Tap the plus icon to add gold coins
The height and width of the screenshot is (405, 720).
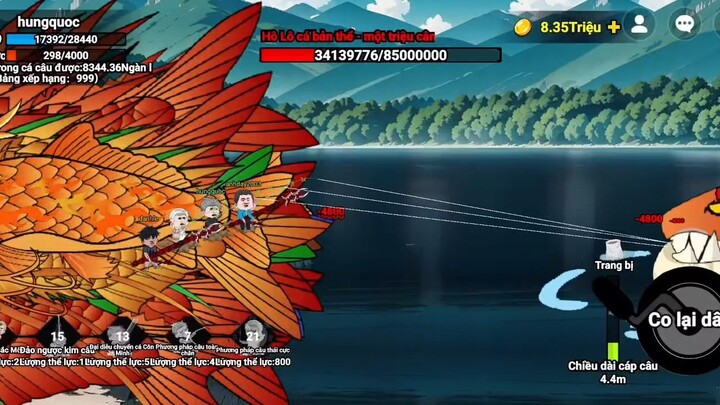613,27
